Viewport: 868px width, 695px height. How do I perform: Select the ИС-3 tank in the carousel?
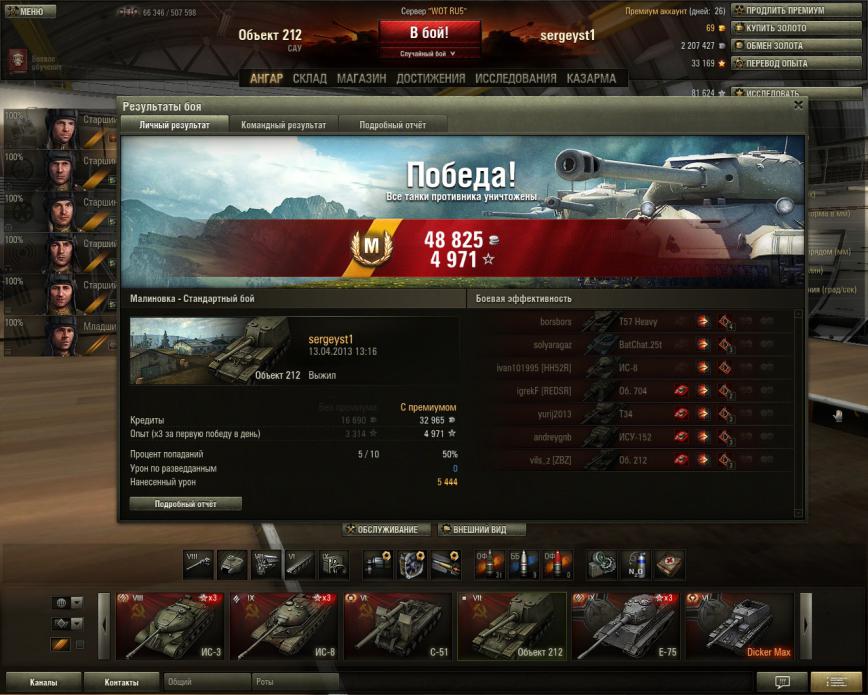(170, 626)
